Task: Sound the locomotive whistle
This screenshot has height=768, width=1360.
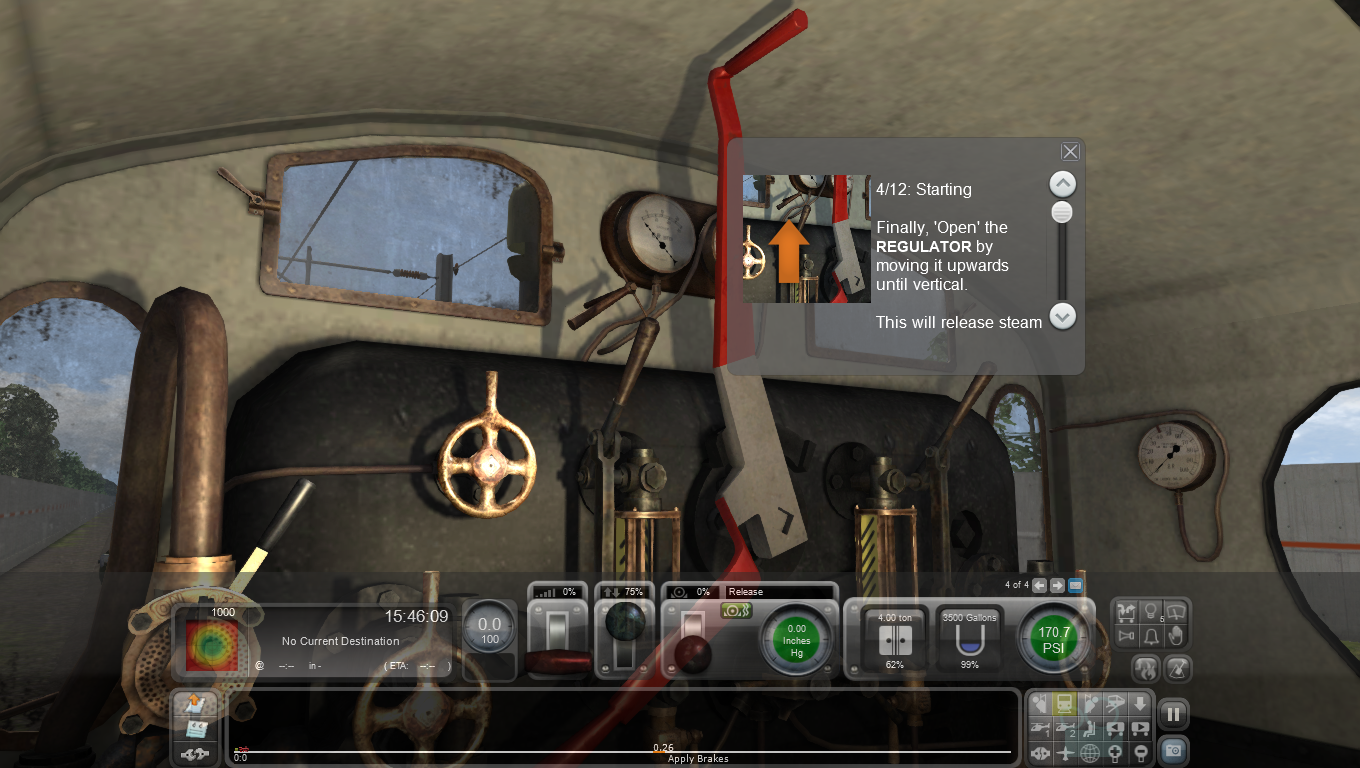Action: pyautogui.click(x=1124, y=637)
